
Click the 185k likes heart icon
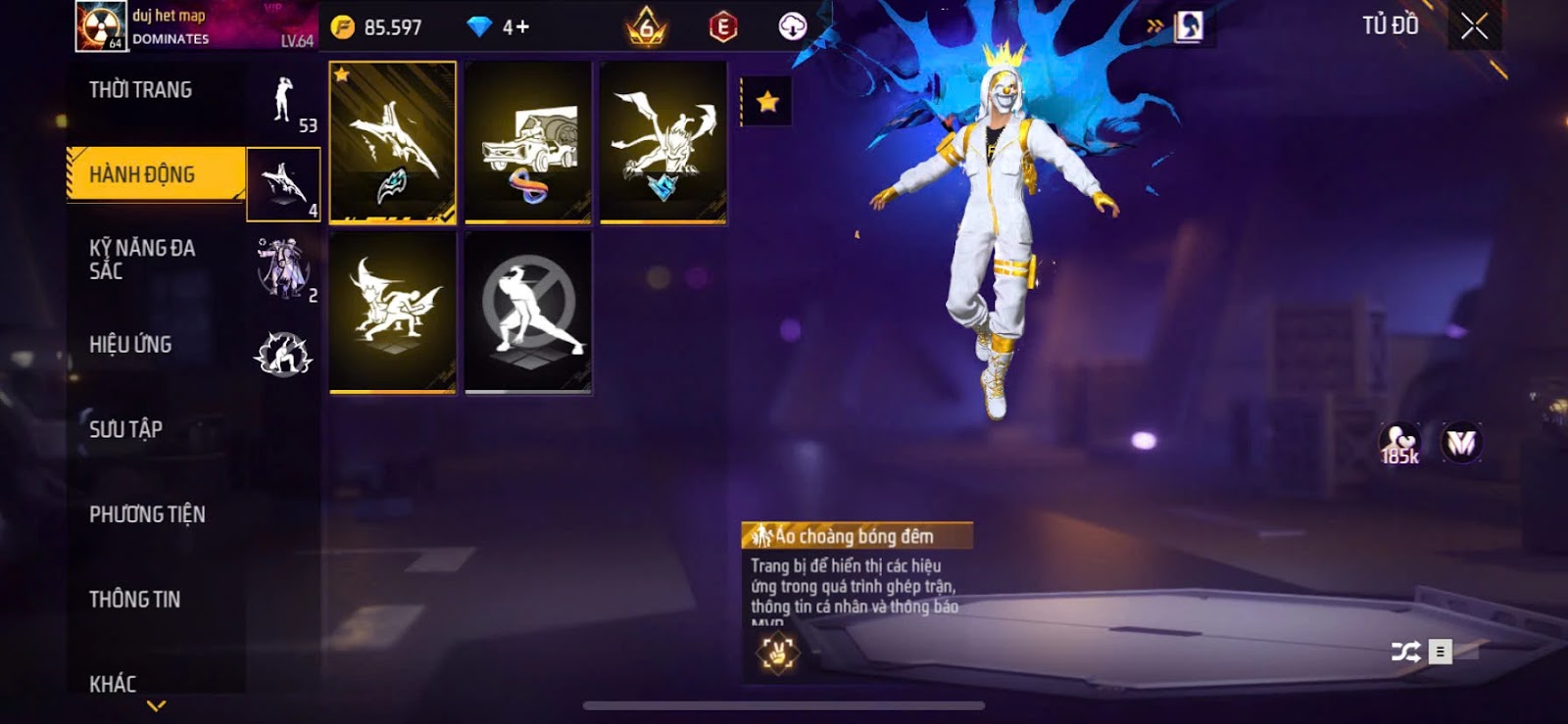point(1399,444)
